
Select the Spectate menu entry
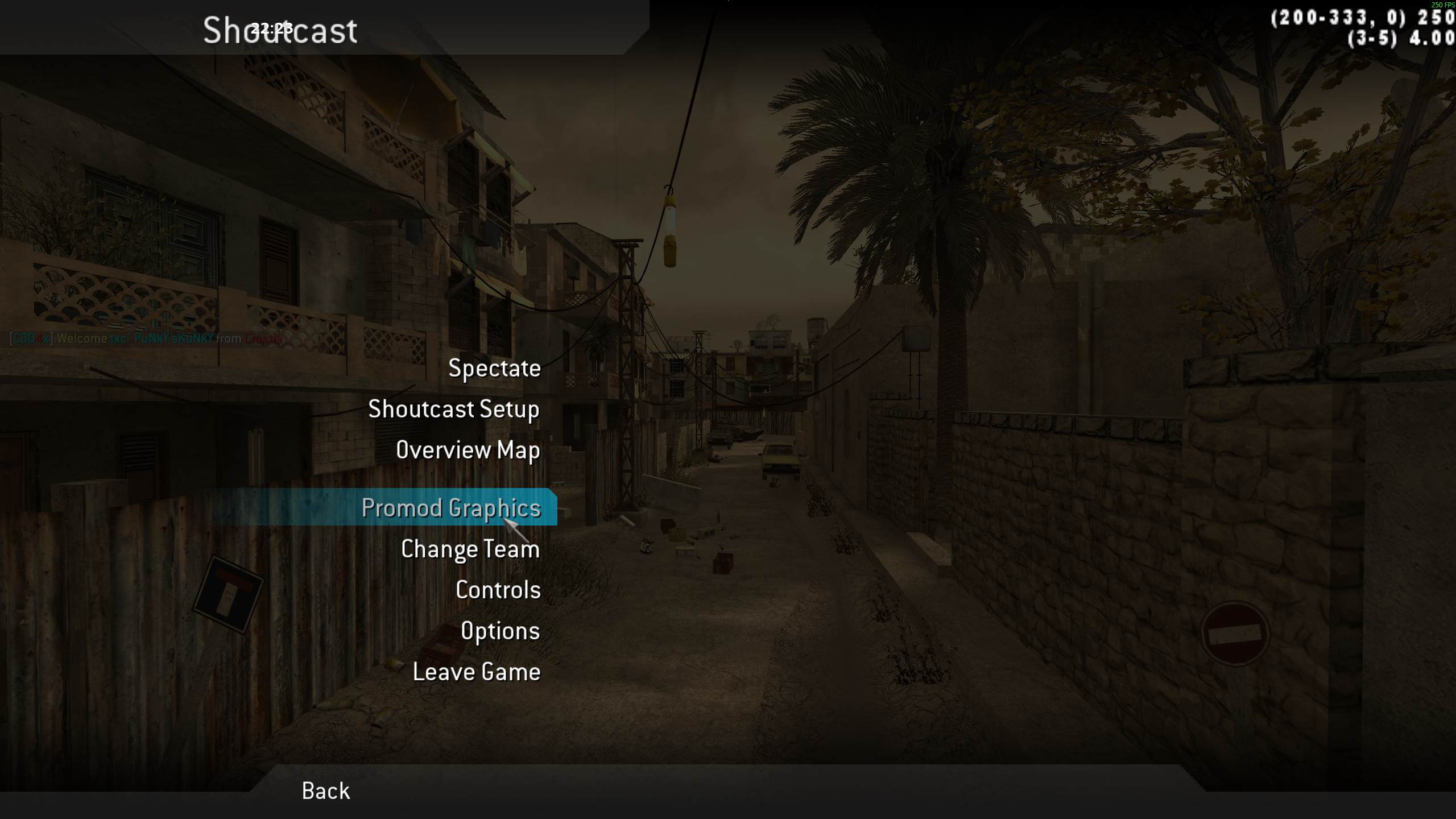pyautogui.click(x=494, y=369)
